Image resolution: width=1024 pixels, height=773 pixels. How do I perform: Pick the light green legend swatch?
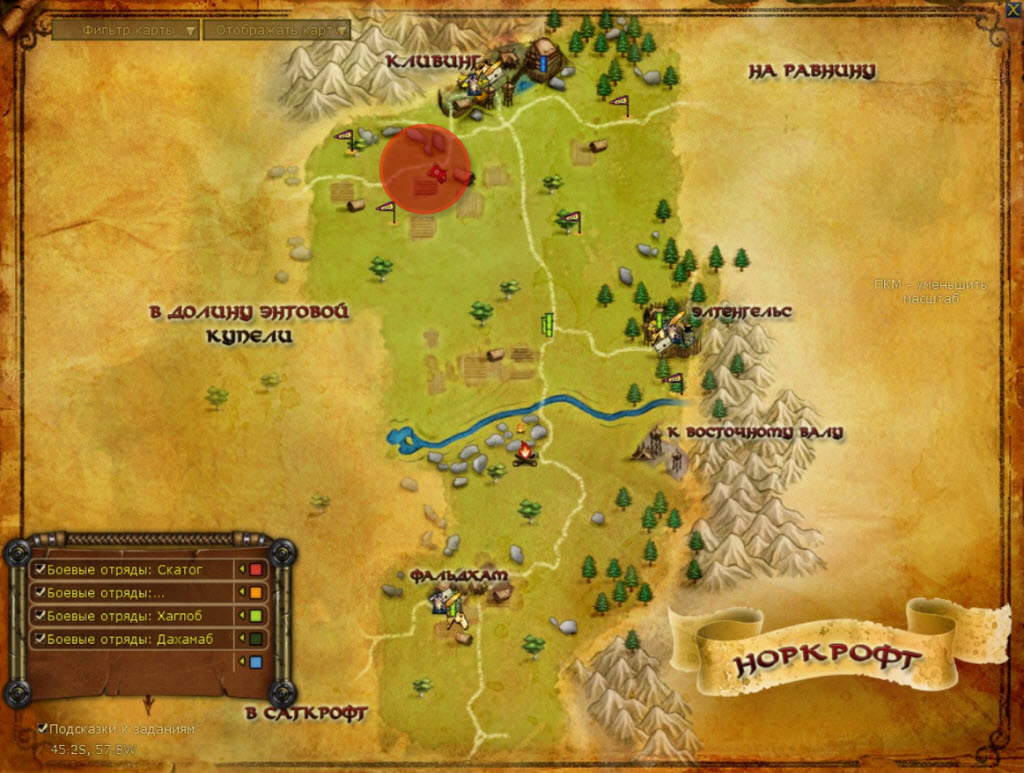pyautogui.click(x=256, y=615)
